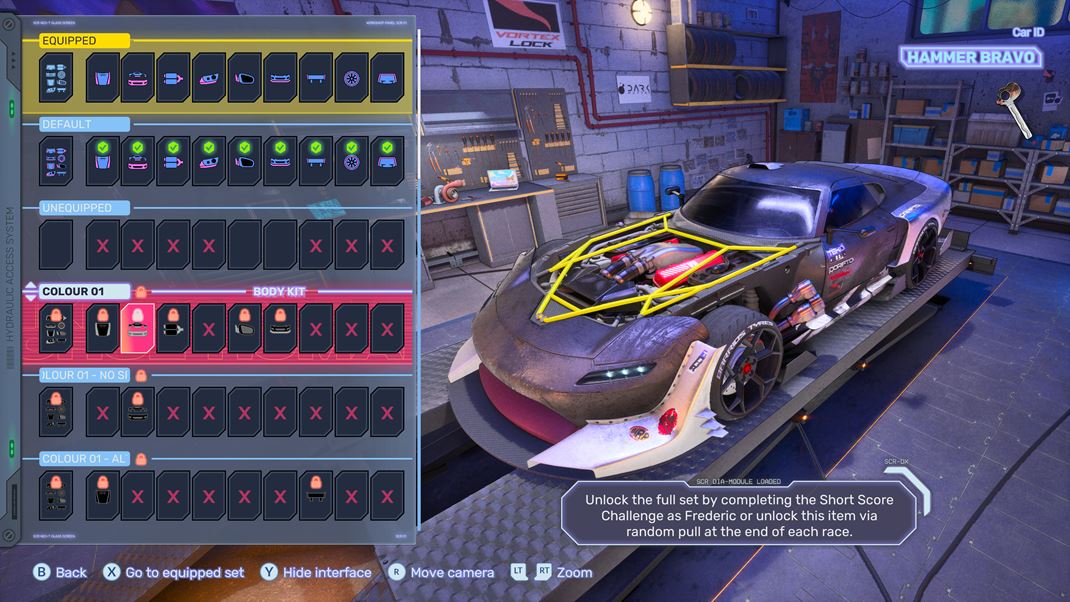Open the Colour 01 locked full set slot
This screenshot has height=602, width=1070.
click(56, 329)
